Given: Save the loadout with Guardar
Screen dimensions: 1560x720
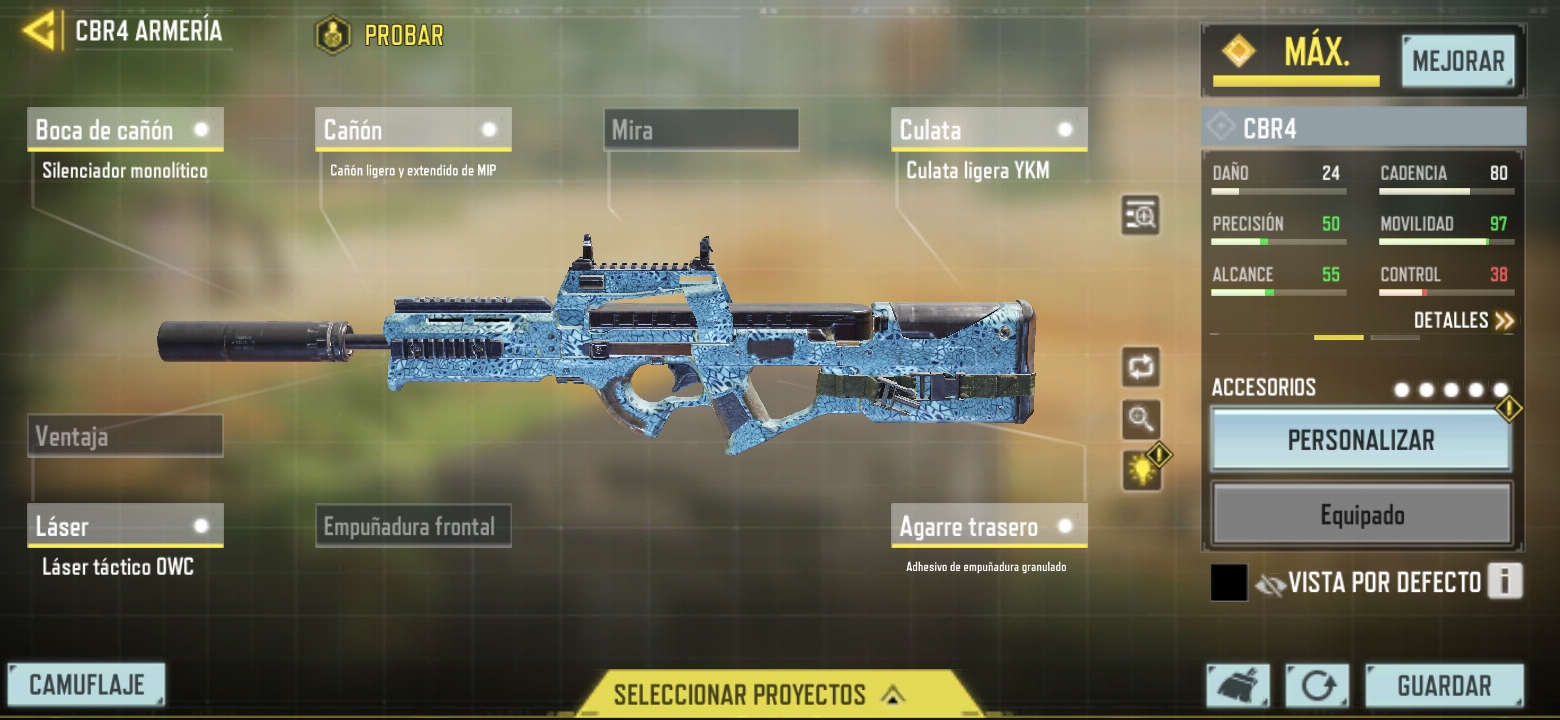Looking at the screenshot, I should coord(1444,686).
